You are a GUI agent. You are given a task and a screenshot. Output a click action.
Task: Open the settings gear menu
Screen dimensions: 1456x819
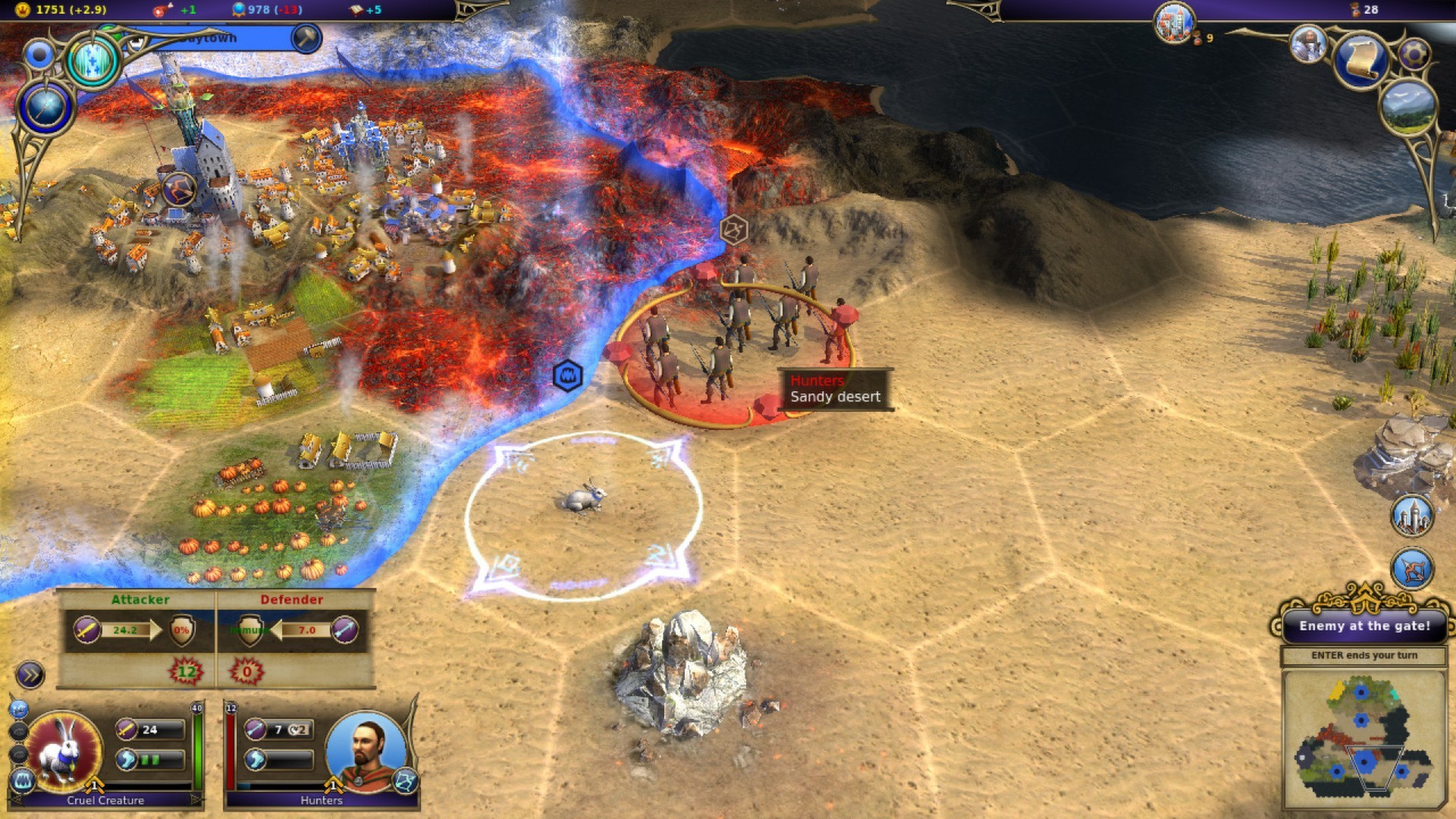tap(1414, 53)
